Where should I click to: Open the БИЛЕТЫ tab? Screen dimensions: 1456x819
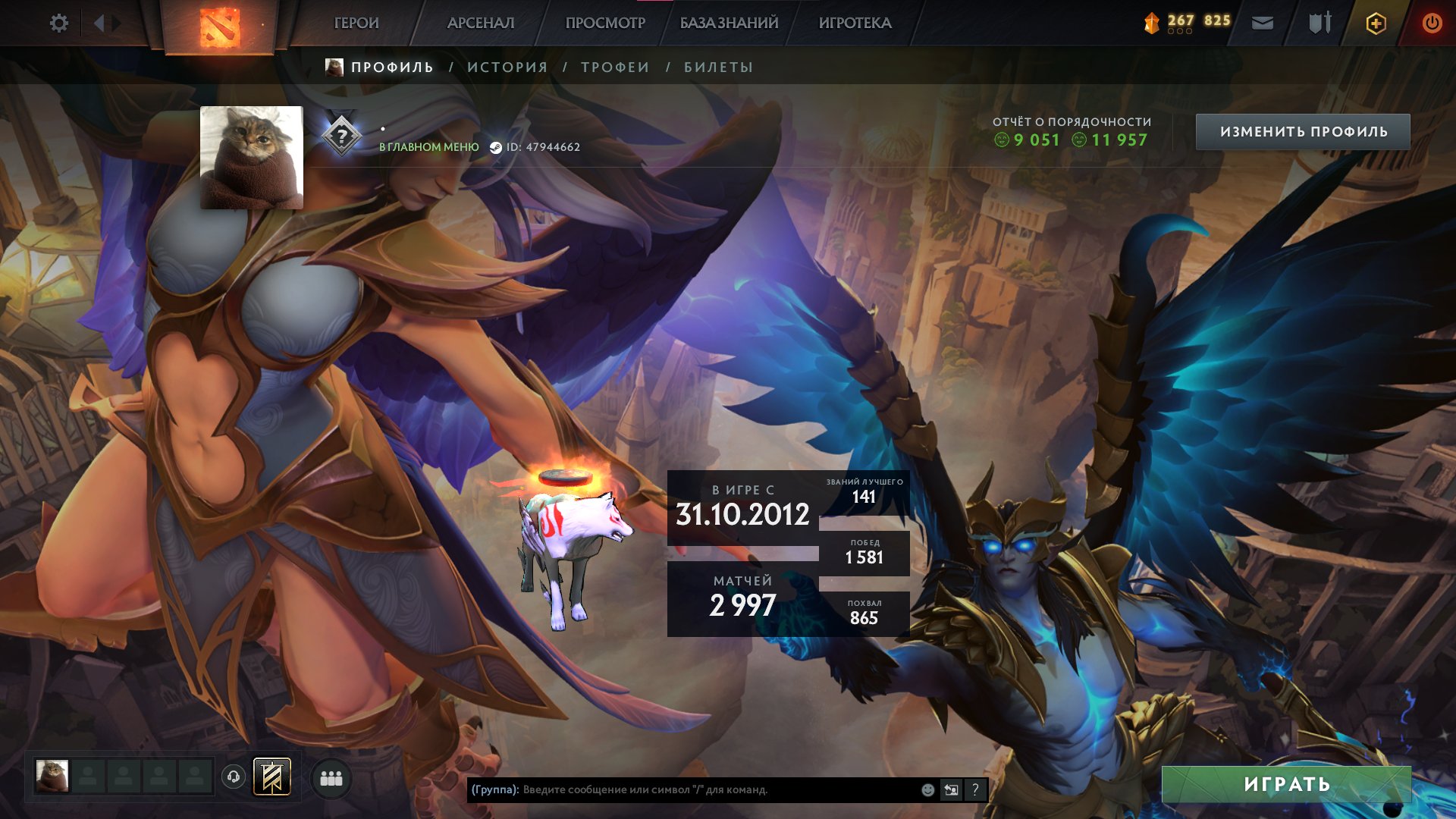pos(718,67)
